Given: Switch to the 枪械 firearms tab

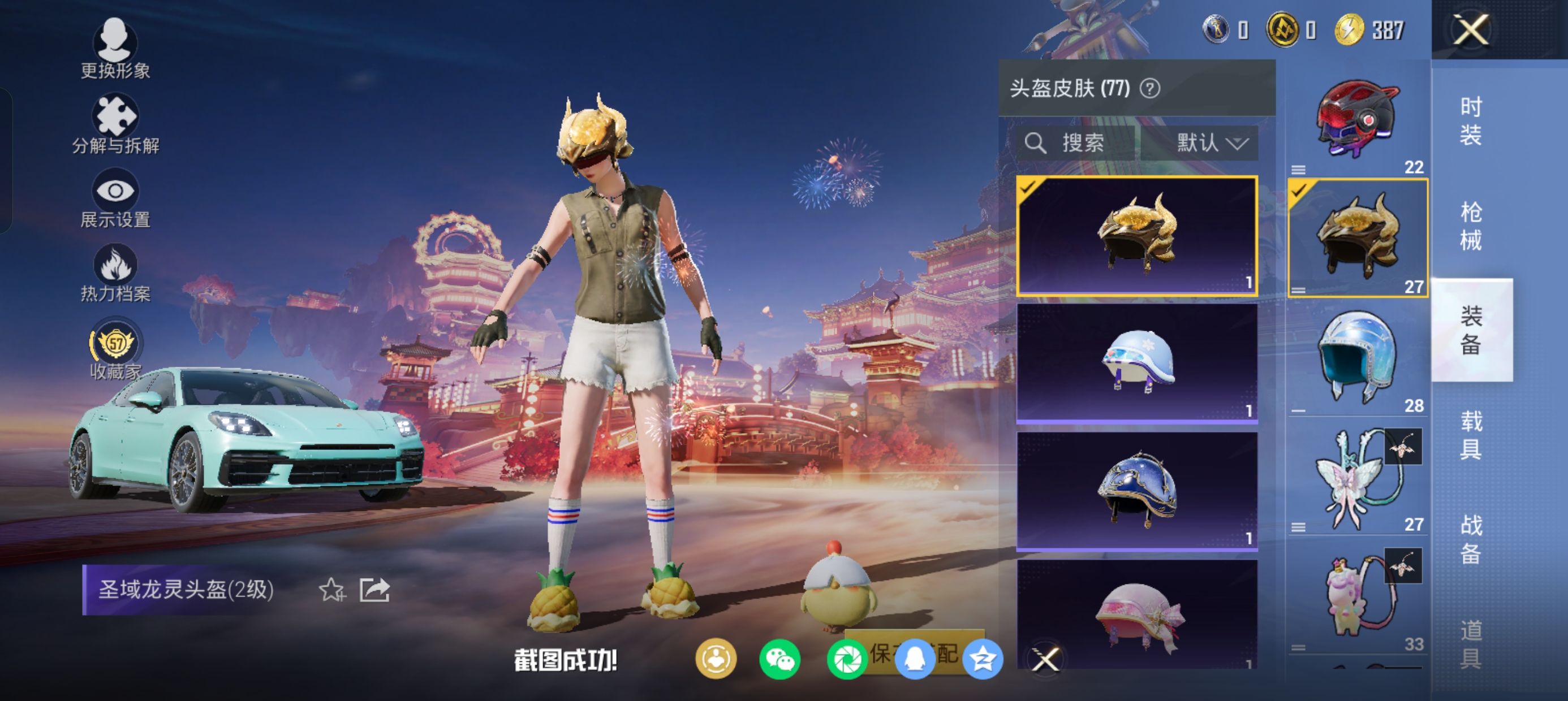Looking at the screenshot, I should (1471, 226).
